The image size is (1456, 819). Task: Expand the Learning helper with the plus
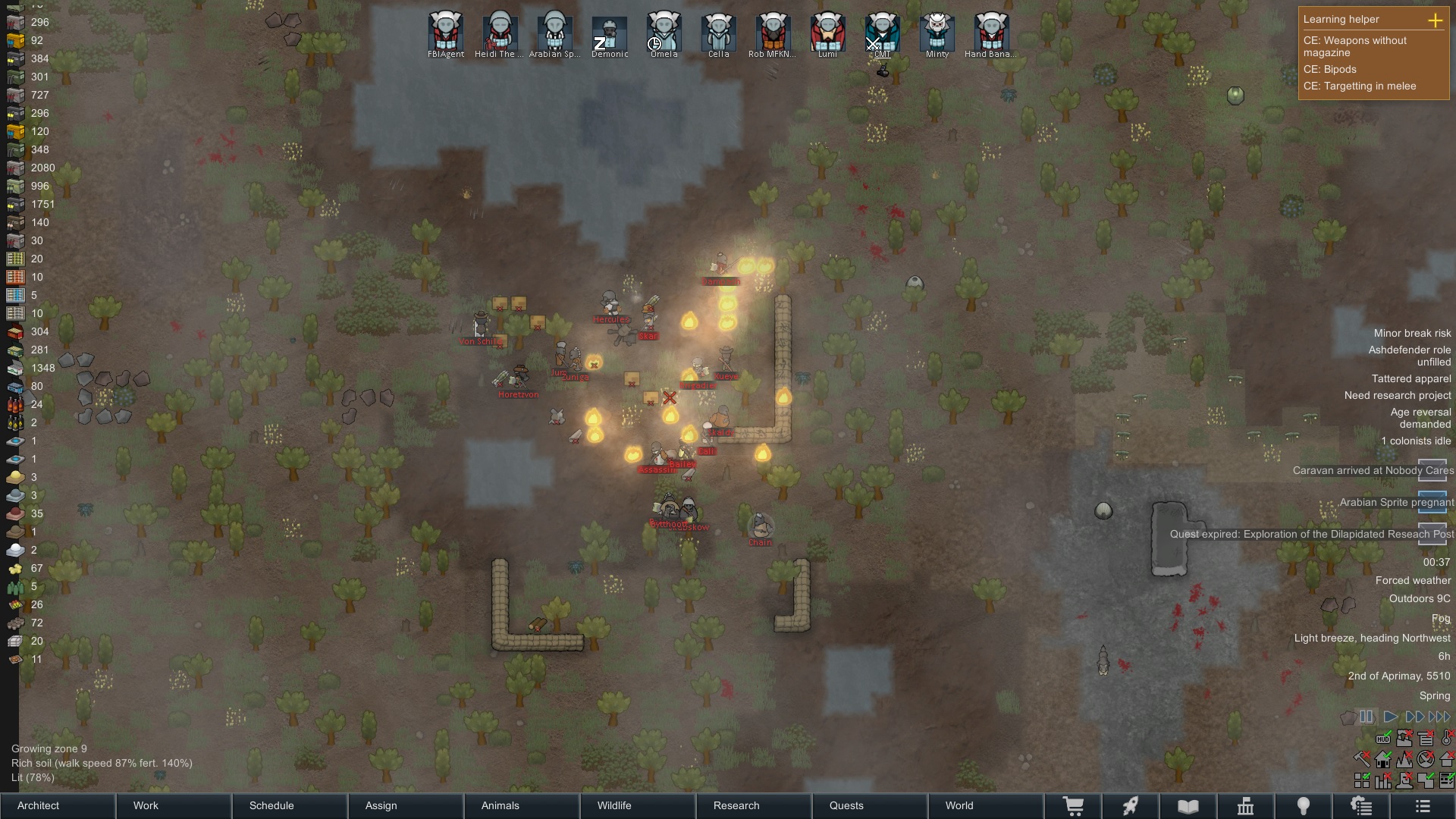pos(1435,20)
